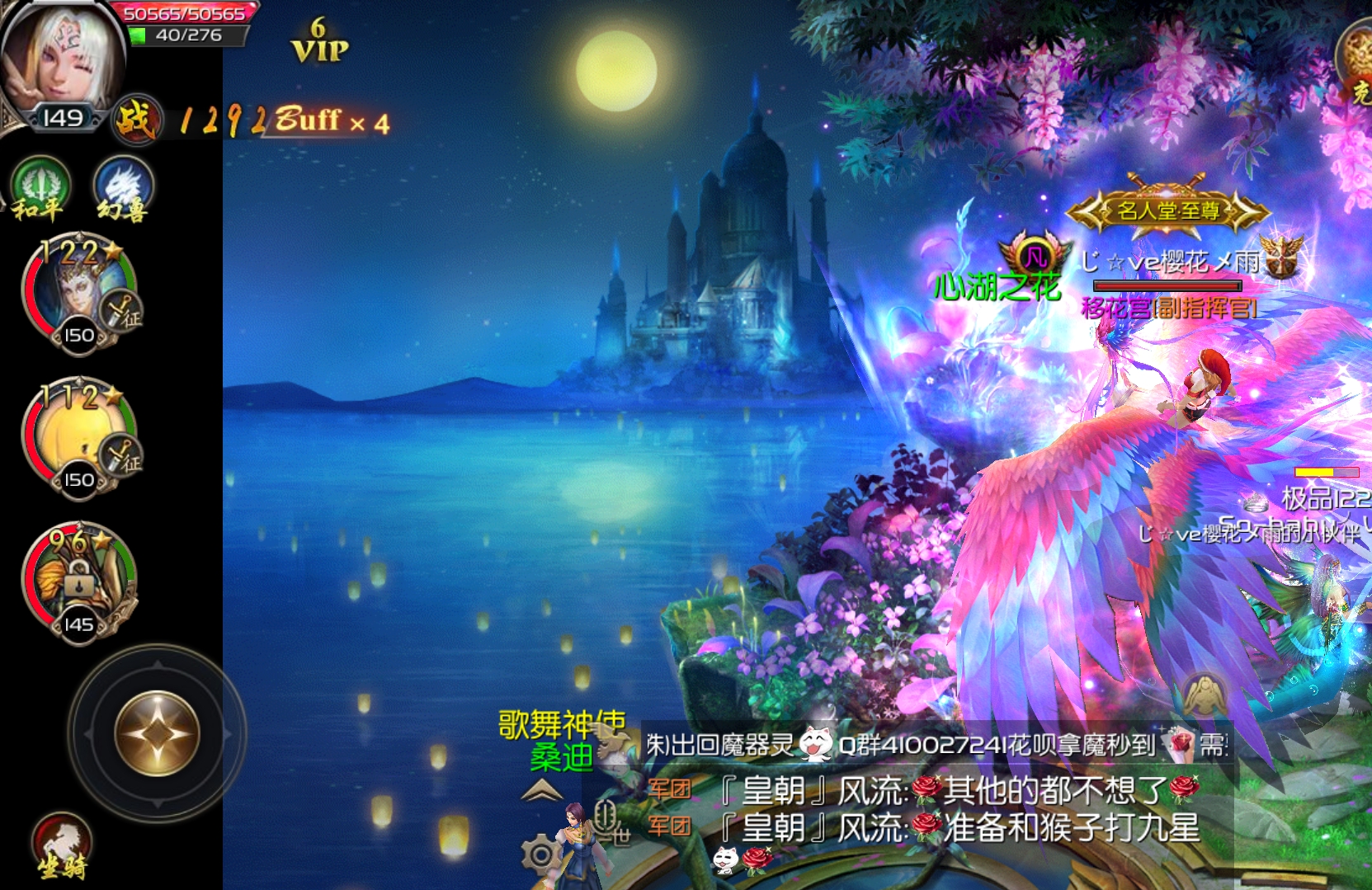Click the scrolling Q群 announcement line

click(937, 746)
